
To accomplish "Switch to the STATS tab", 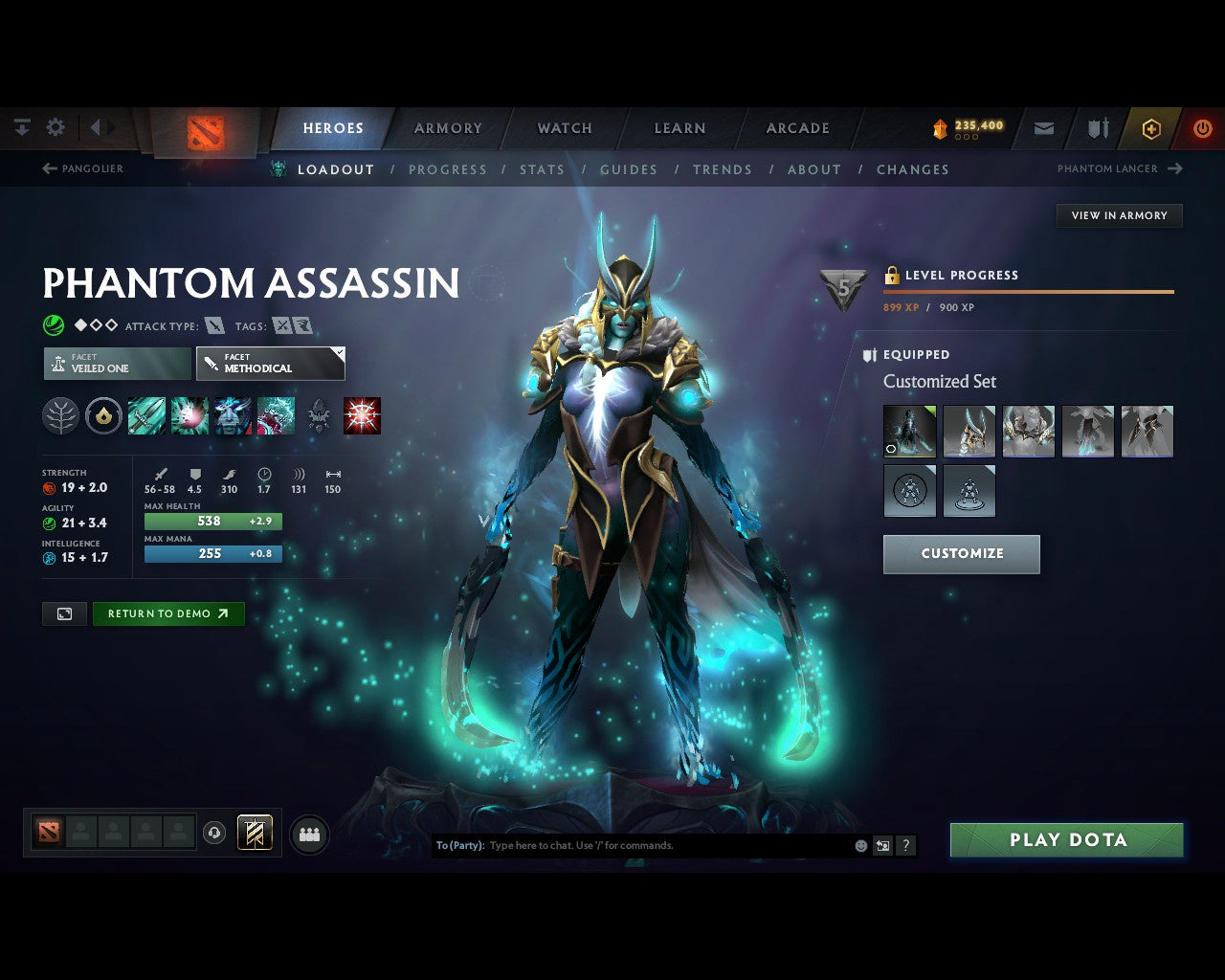I will click(542, 169).
